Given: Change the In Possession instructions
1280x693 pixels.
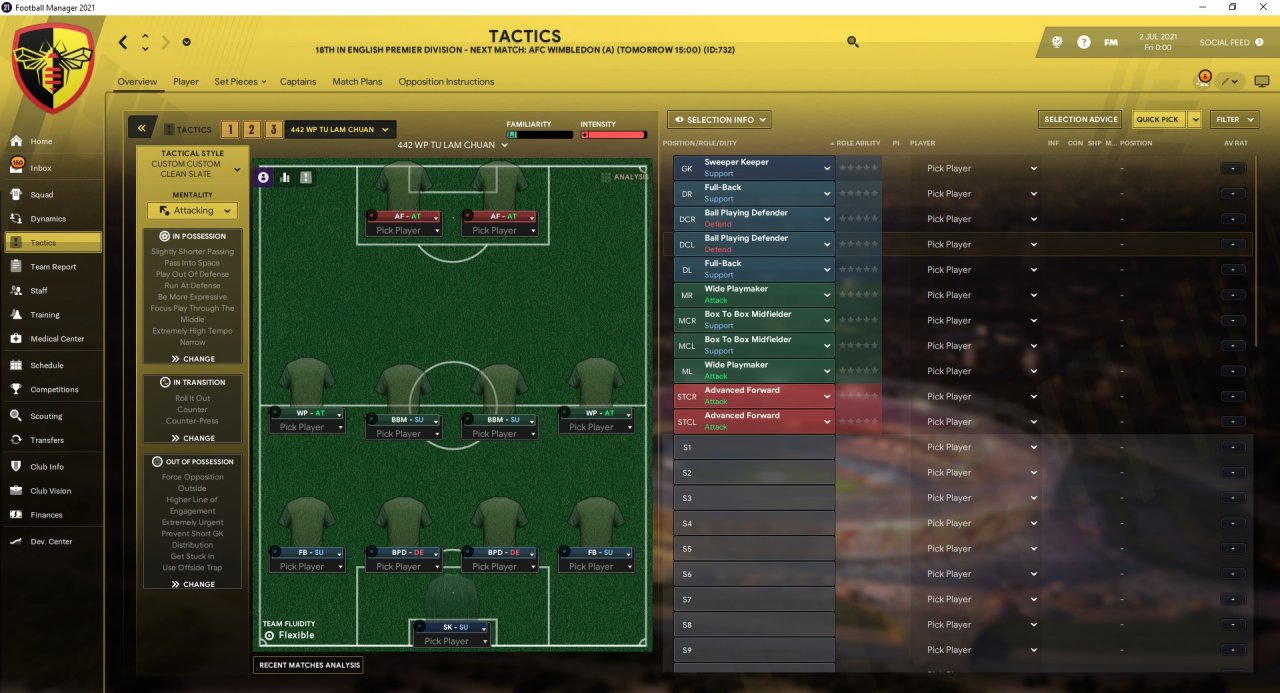Looking at the screenshot, I should 192,358.
